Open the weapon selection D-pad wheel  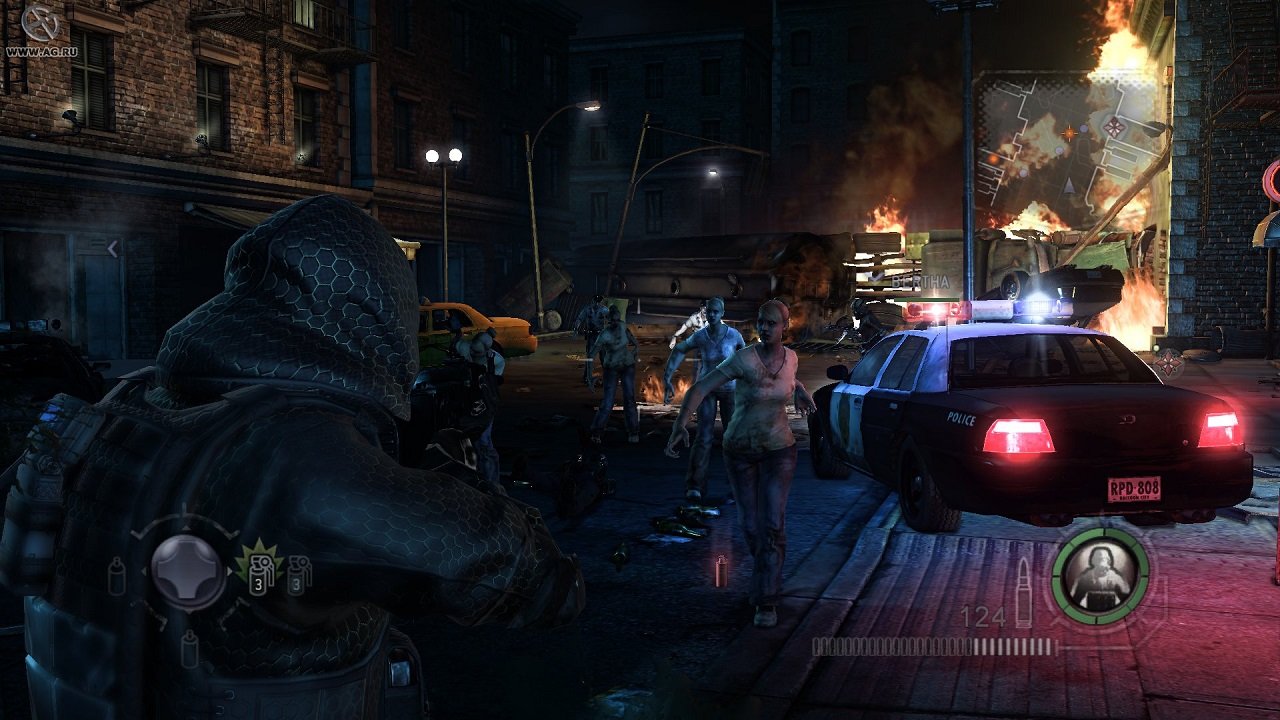click(x=186, y=571)
